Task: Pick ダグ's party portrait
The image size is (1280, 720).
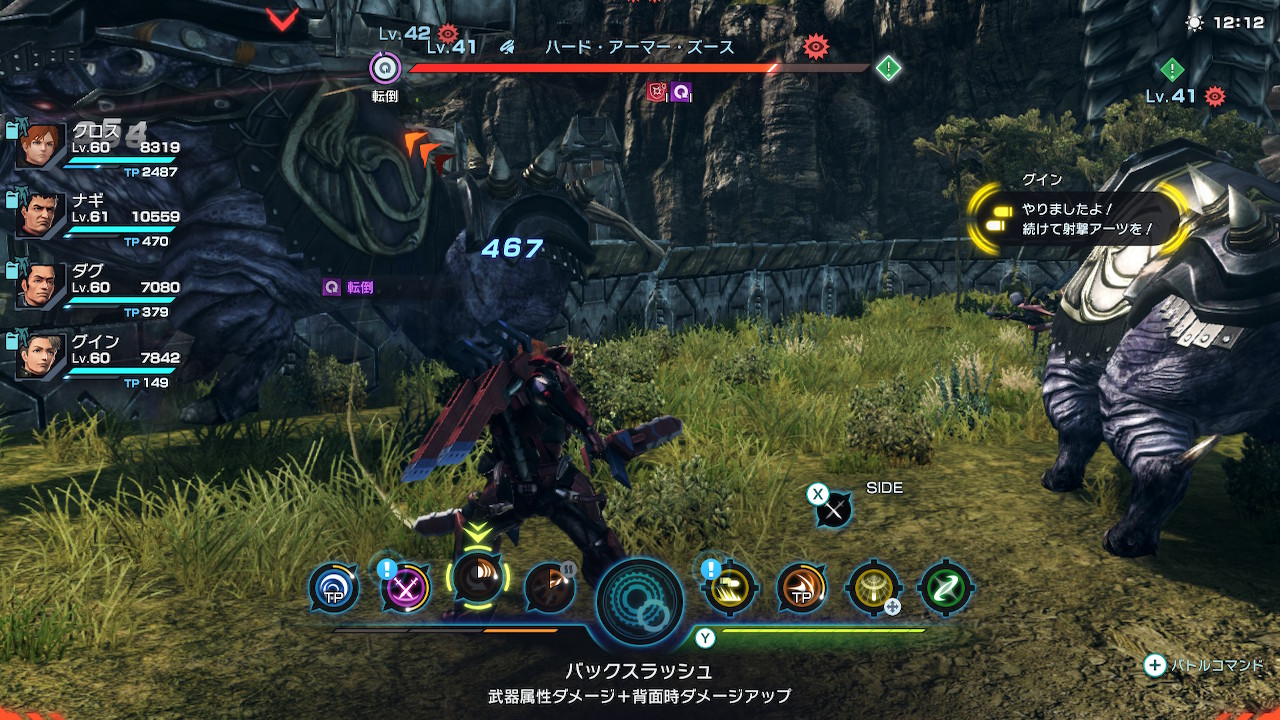Action: pos(40,286)
